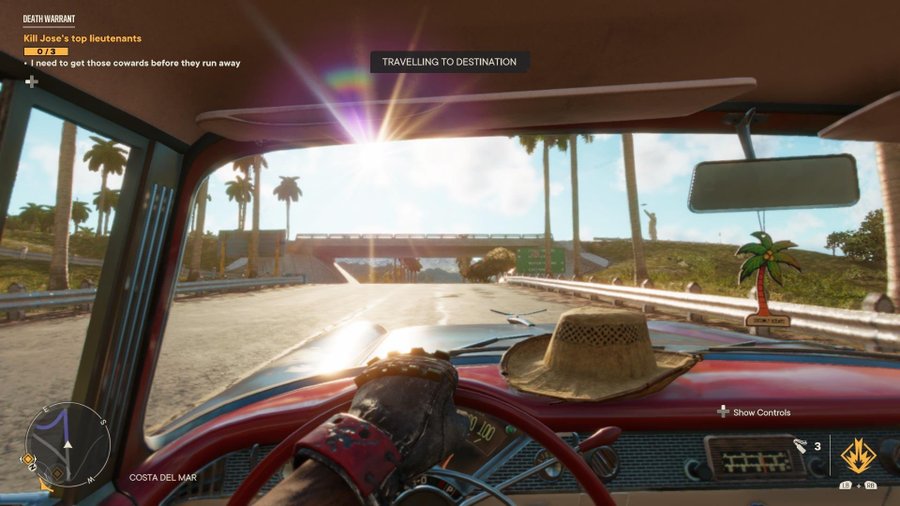Open the Death Warrant quest tracker
The height and width of the screenshot is (506, 900).
click(49, 19)
